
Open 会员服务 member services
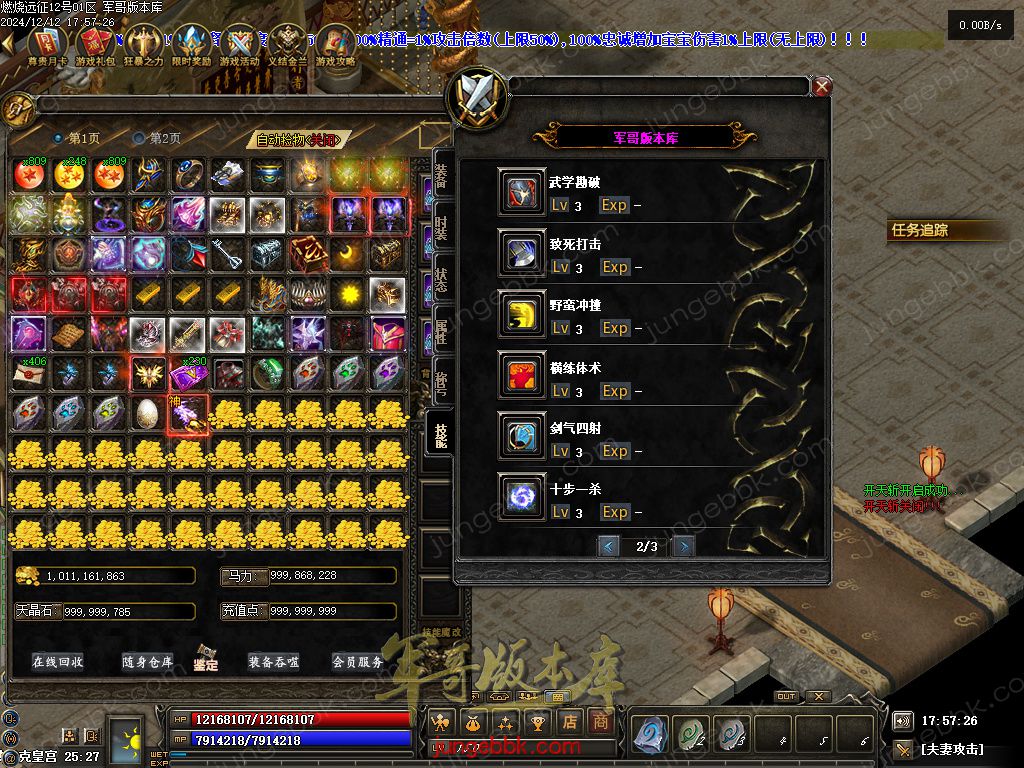[x=358, y=662]
